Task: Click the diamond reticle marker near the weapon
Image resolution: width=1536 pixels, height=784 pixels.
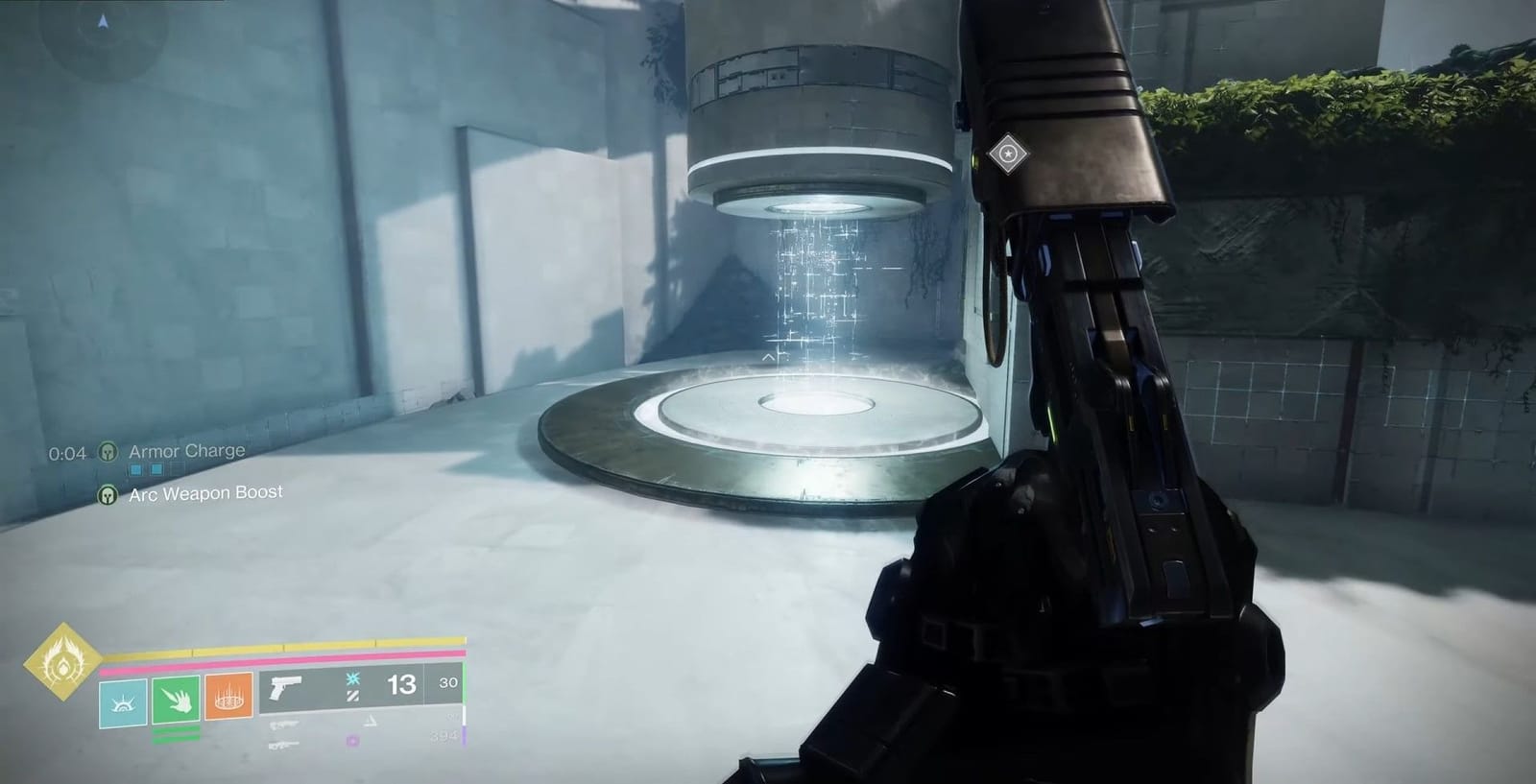Action: point(1008,154)
